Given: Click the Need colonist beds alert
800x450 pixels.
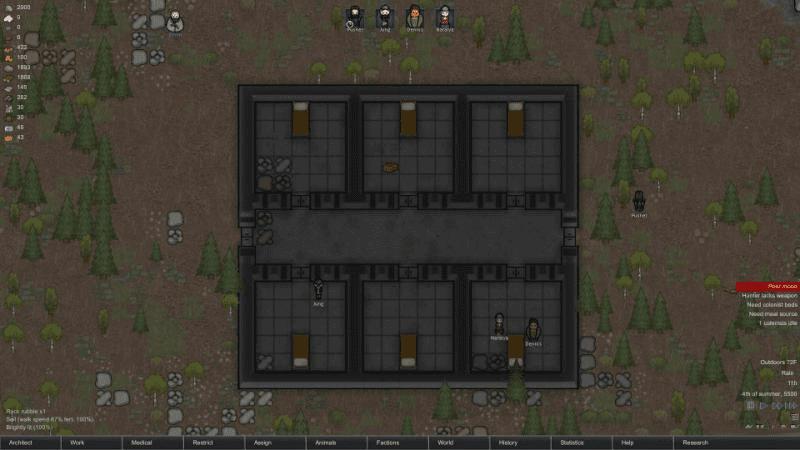Looking at the screenshot, I should click(x=768, y=305).
